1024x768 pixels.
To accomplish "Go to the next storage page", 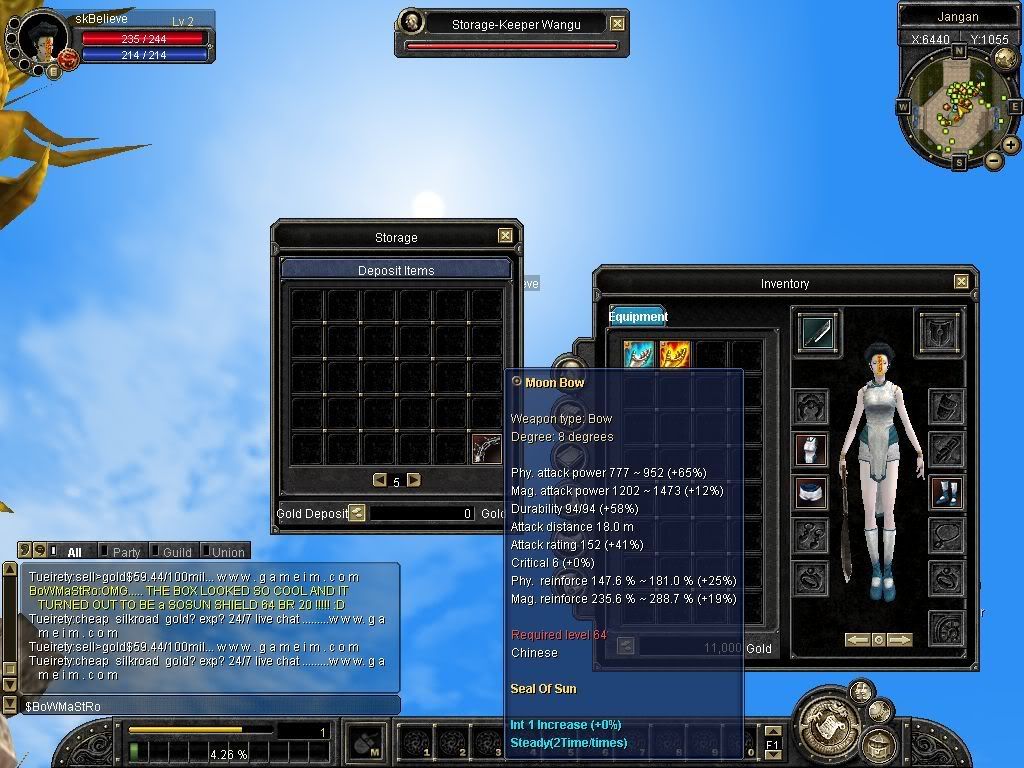I will pyautogui.click(x=414, y=480).
